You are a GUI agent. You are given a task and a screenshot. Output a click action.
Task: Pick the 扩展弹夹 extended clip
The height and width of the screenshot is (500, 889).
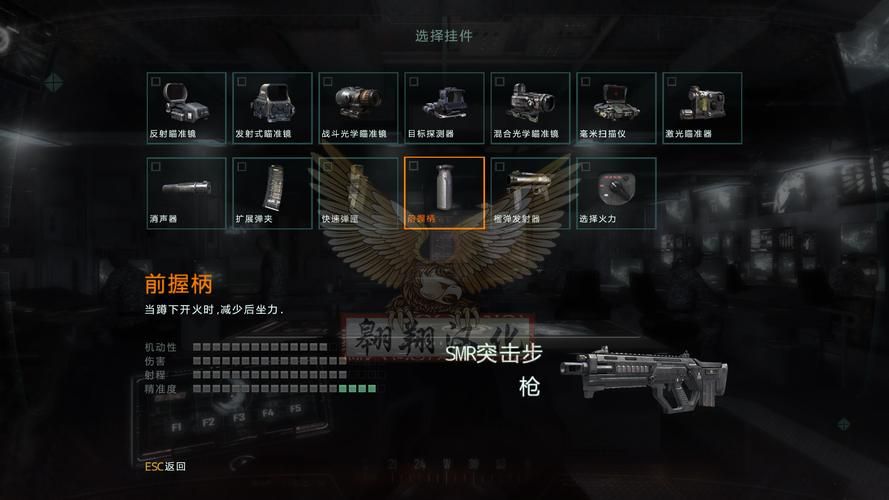pos(272,193)
